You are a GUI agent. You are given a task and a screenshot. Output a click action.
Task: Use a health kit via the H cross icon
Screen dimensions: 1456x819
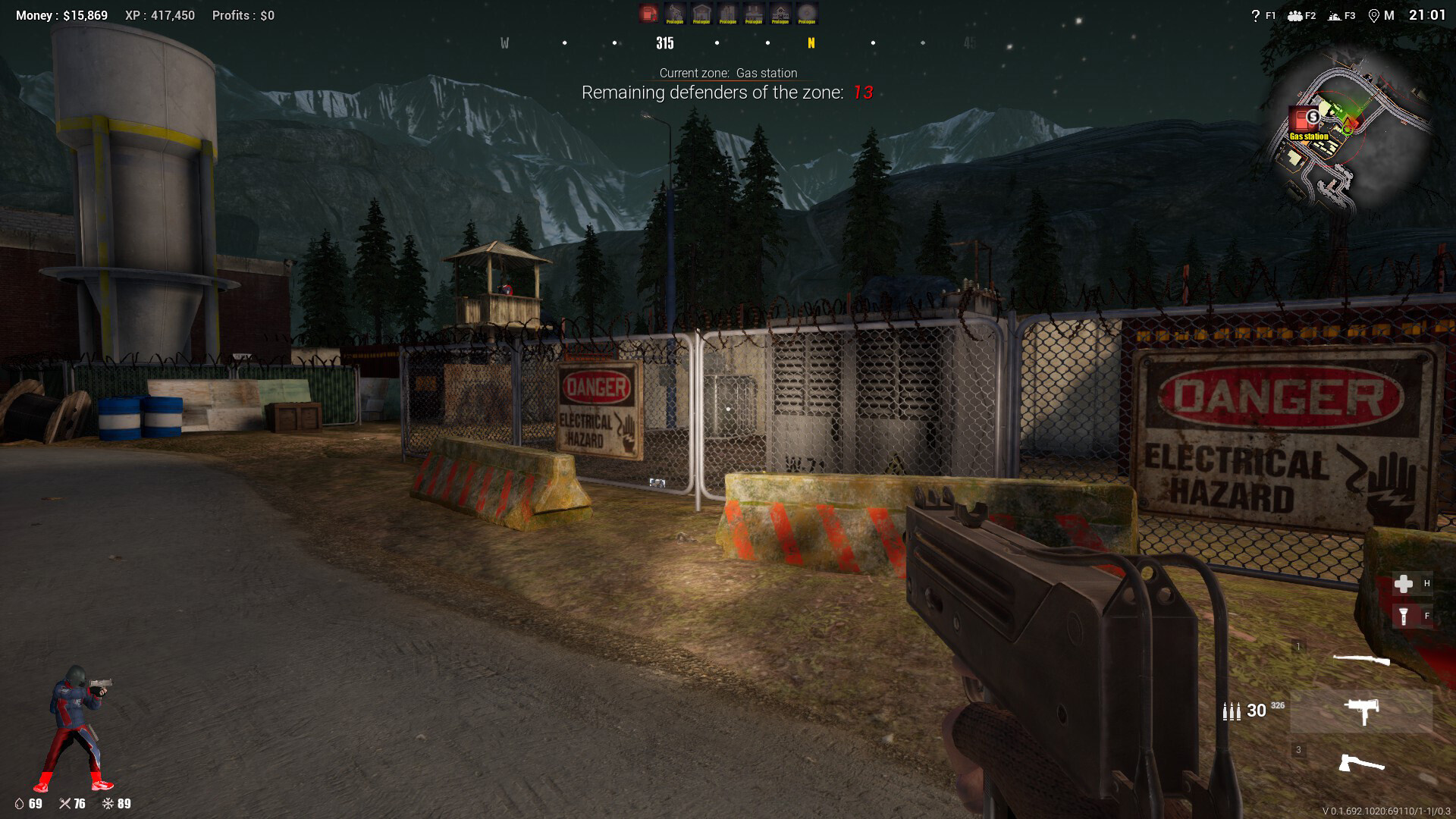1403,582
